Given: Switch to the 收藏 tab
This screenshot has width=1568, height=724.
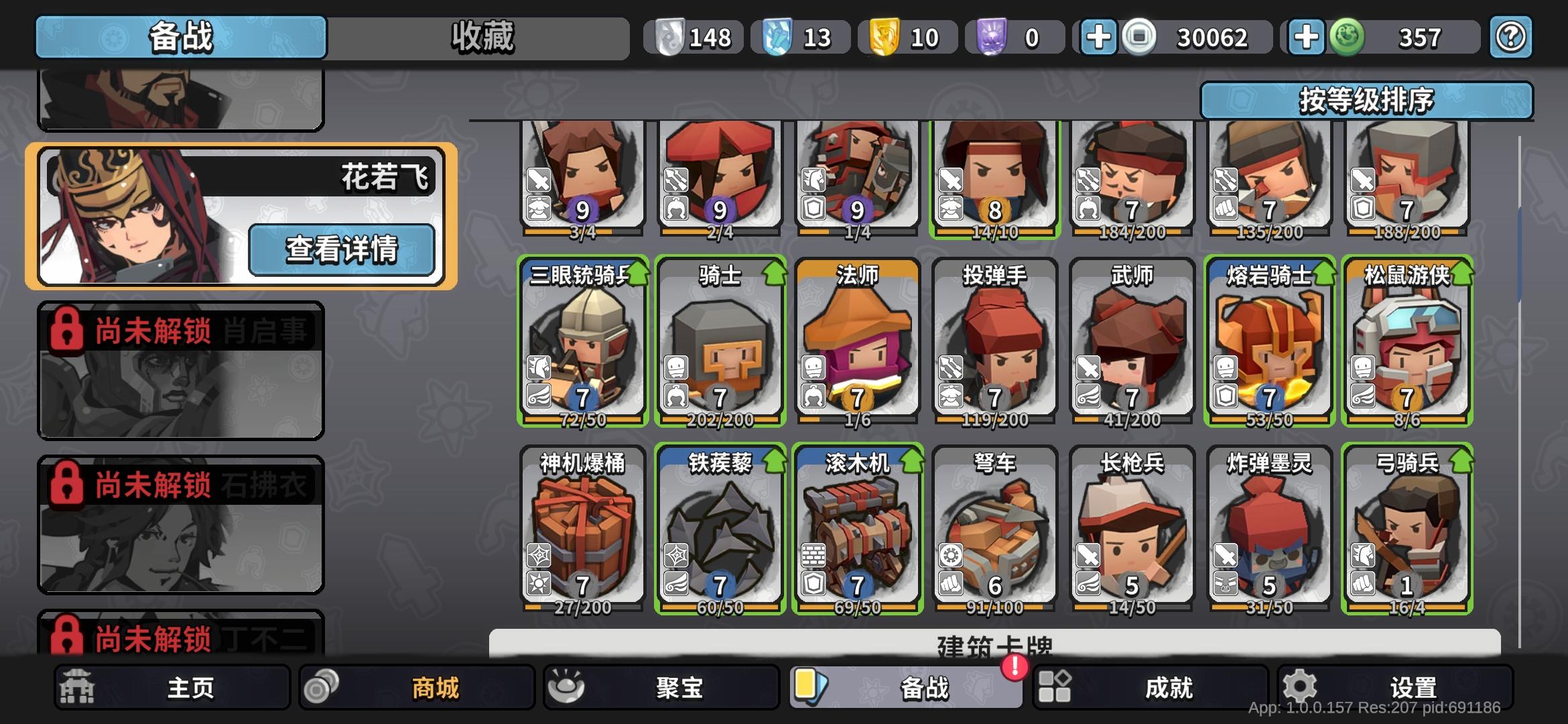Looking at the screenshot, I should coord(481,38).
